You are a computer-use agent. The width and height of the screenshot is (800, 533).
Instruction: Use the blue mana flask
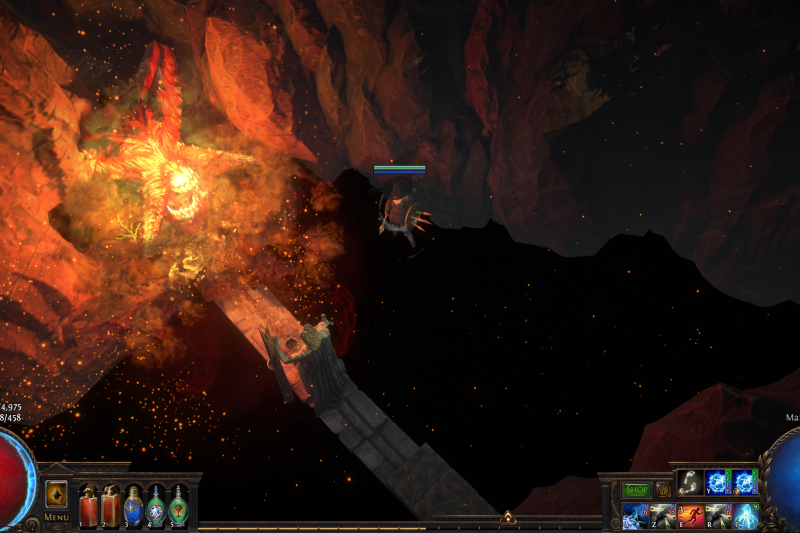133,506
